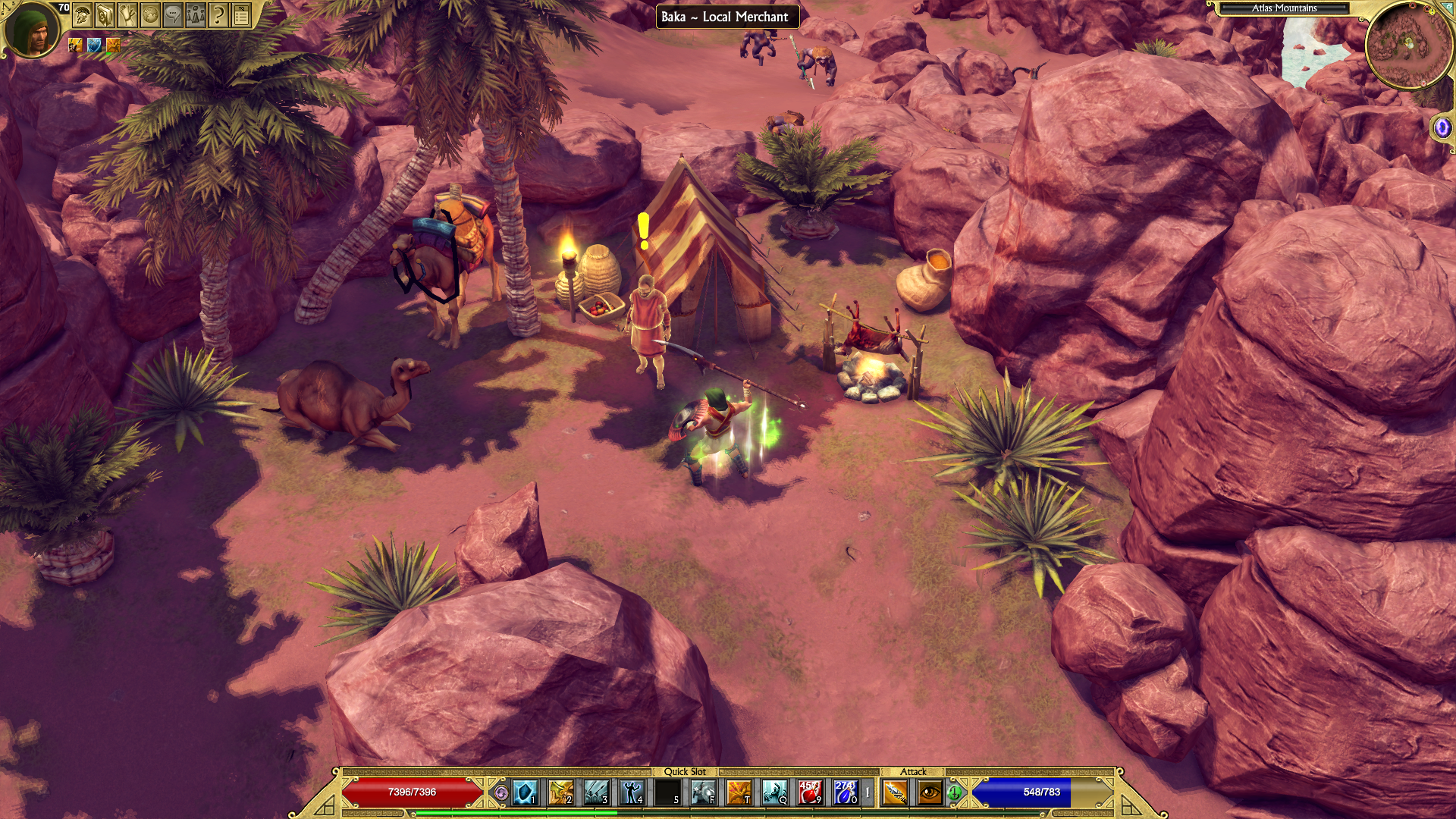Trigger the glowing figure skill in slot 4
Screen dimensions: 1456x819
tap(632, 792)
